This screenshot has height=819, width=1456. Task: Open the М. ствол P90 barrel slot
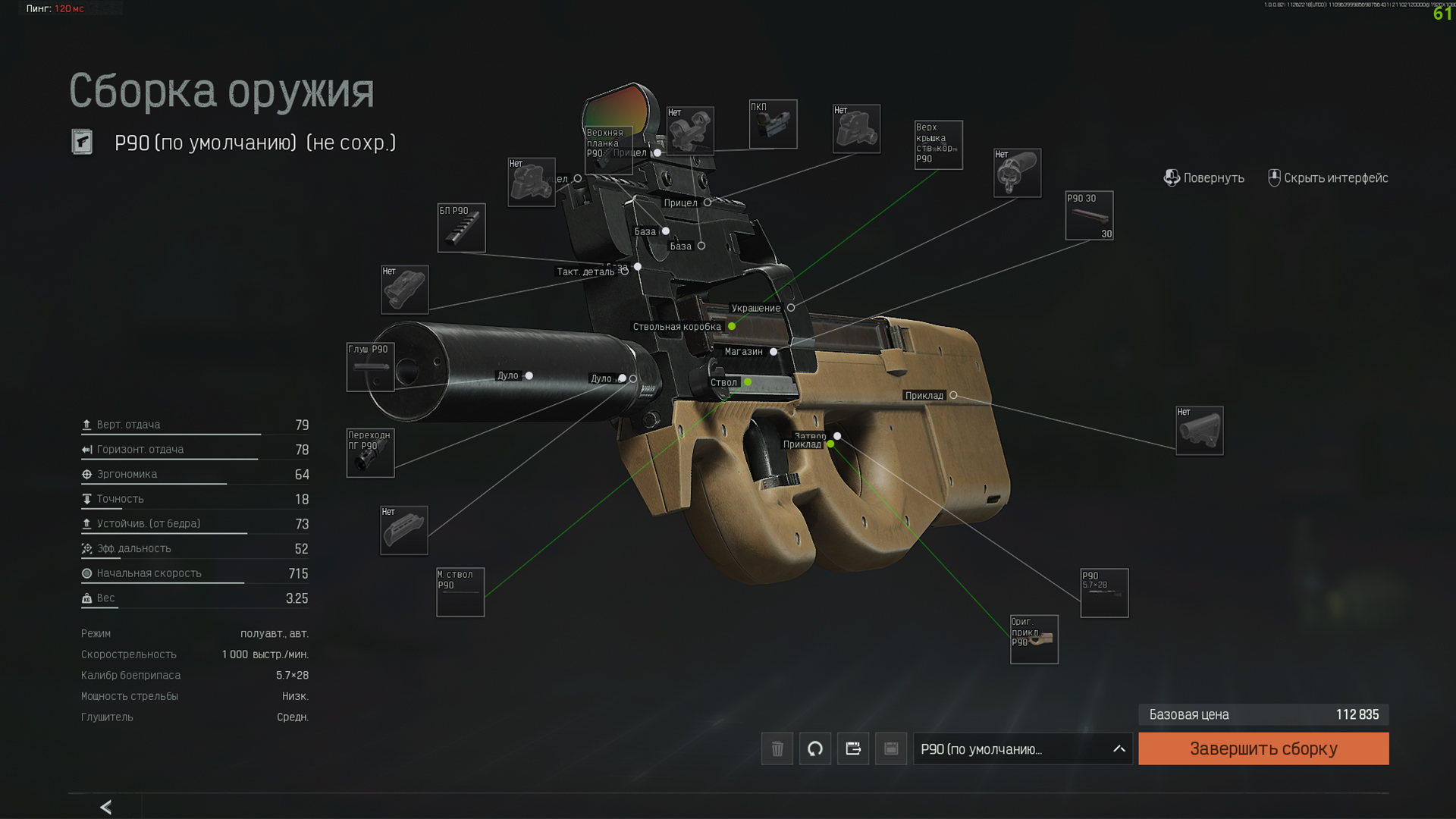click(x=460, y=591)
